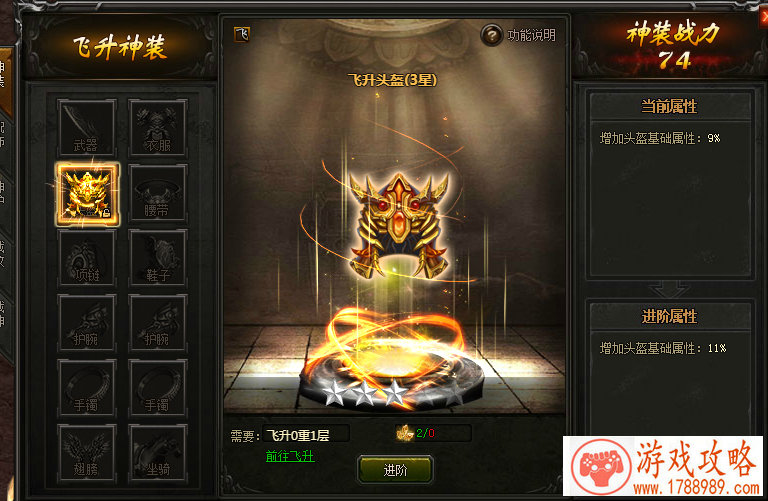Pick the 腰带 belt slot
Image resolution: width=768 pixels, height=501 pixels.
157,193
